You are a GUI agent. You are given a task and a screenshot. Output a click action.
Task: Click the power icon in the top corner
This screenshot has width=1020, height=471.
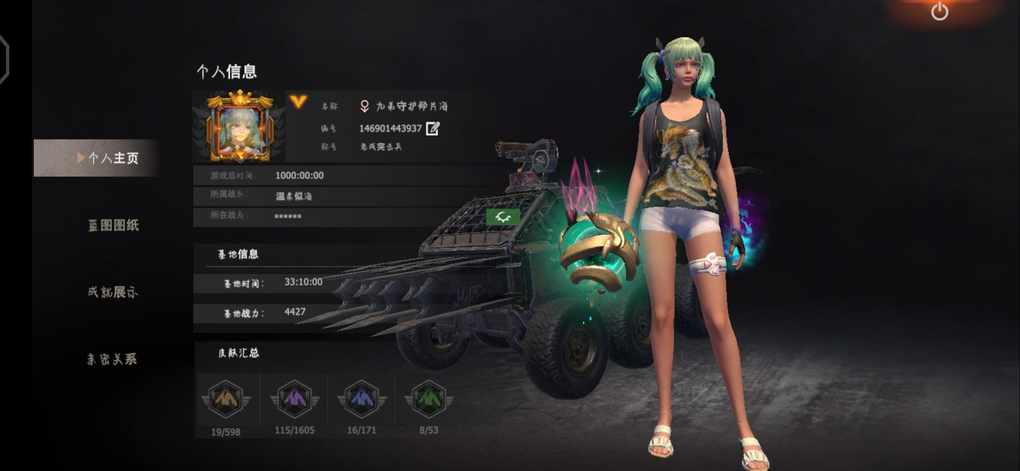coord(939,12)
